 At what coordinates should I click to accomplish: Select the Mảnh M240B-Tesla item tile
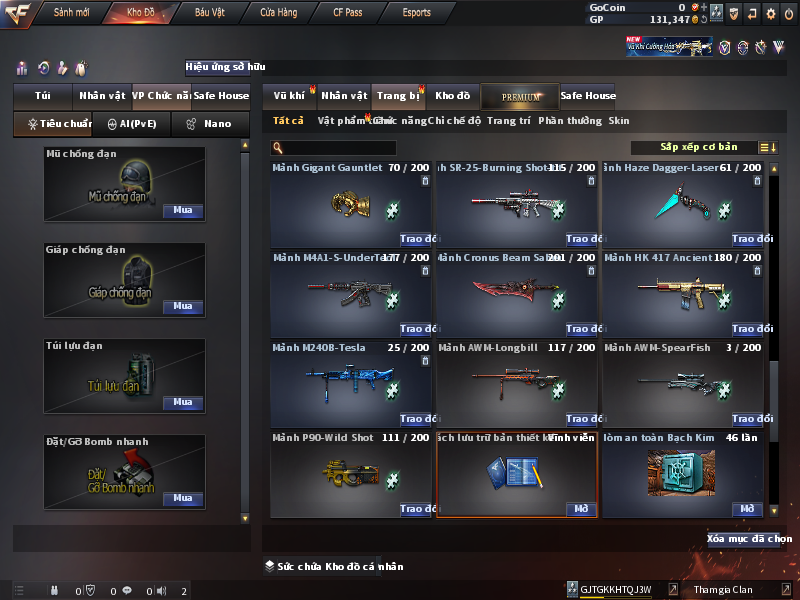[x=350, y=383]
